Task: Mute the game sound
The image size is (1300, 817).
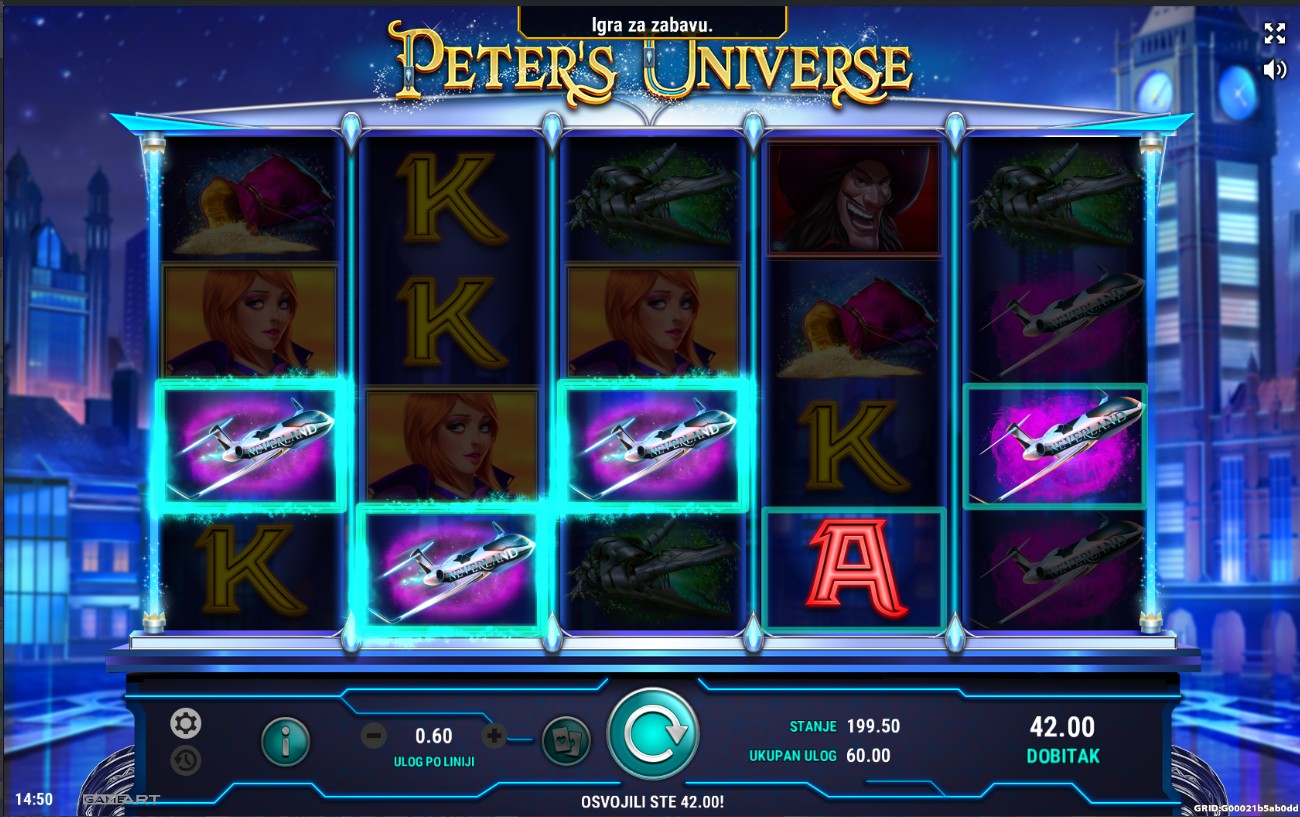Action: point(1274,69)
